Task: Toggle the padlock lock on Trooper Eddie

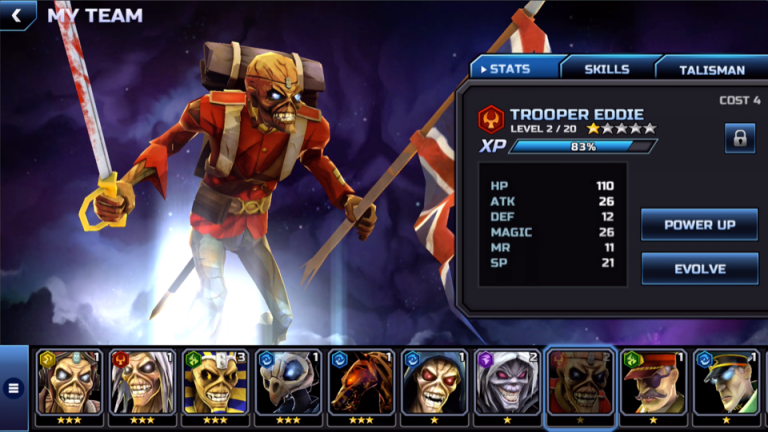Action: (740, 138)
